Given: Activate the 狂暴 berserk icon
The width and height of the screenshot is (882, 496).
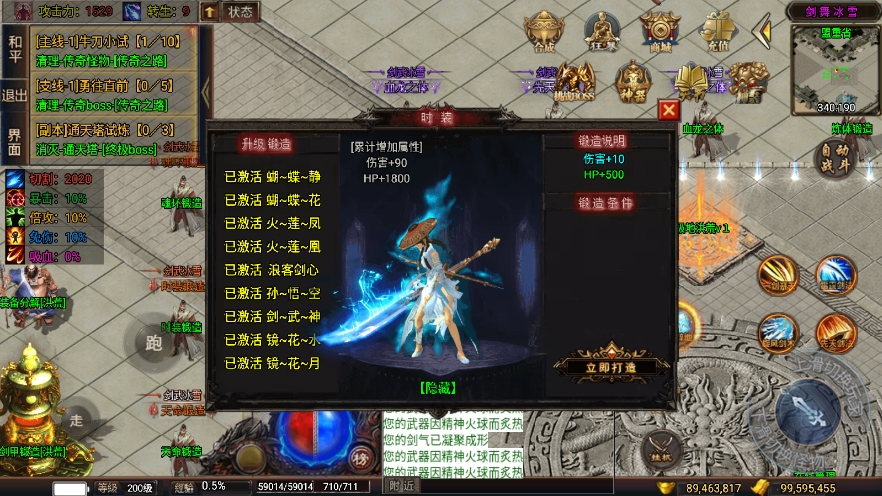Looking at the screenshot, I should click(x=602, y=32).
